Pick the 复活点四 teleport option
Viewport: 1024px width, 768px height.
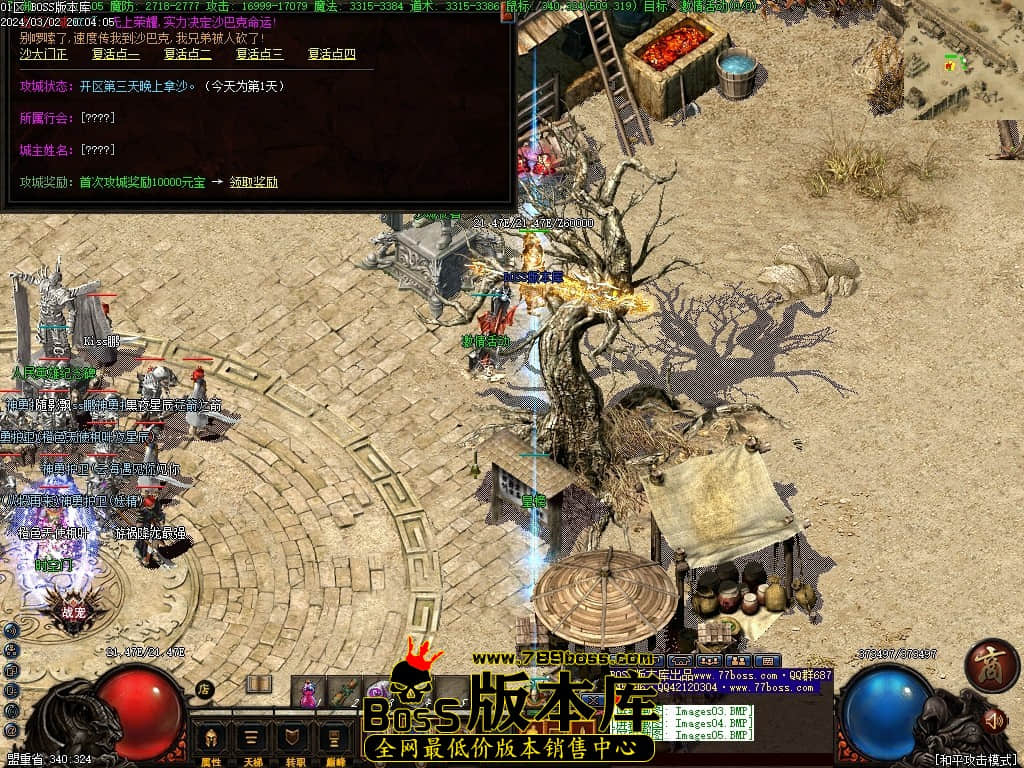click(331, 54)
